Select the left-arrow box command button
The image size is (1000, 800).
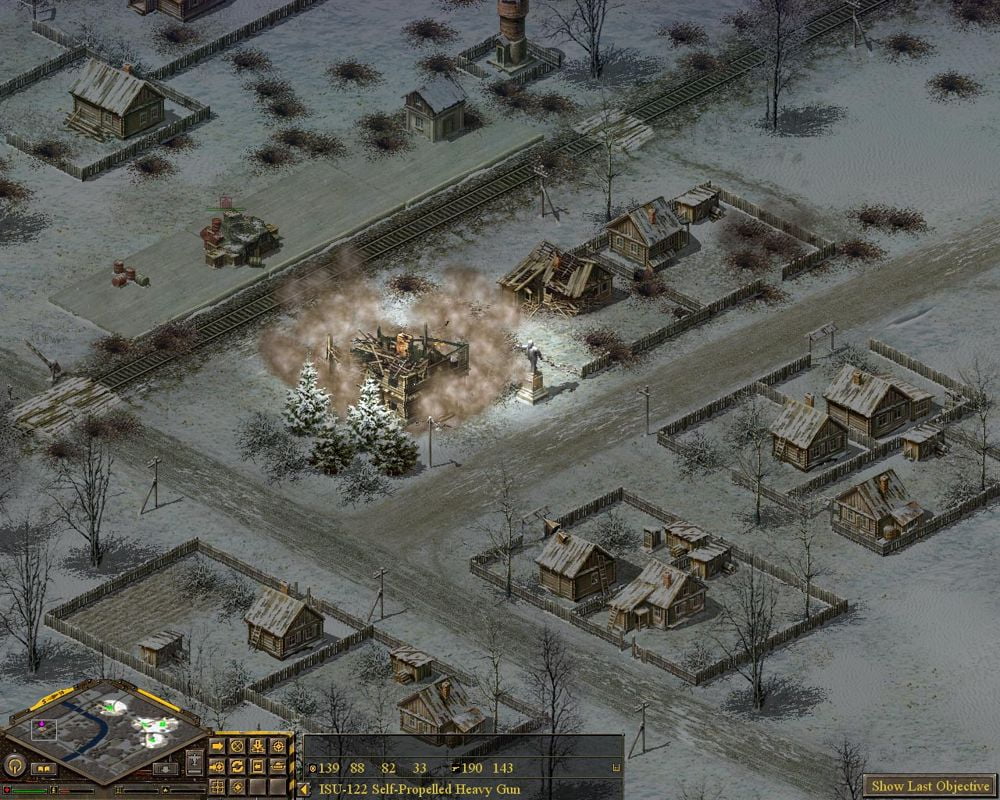tap(258, 767)
